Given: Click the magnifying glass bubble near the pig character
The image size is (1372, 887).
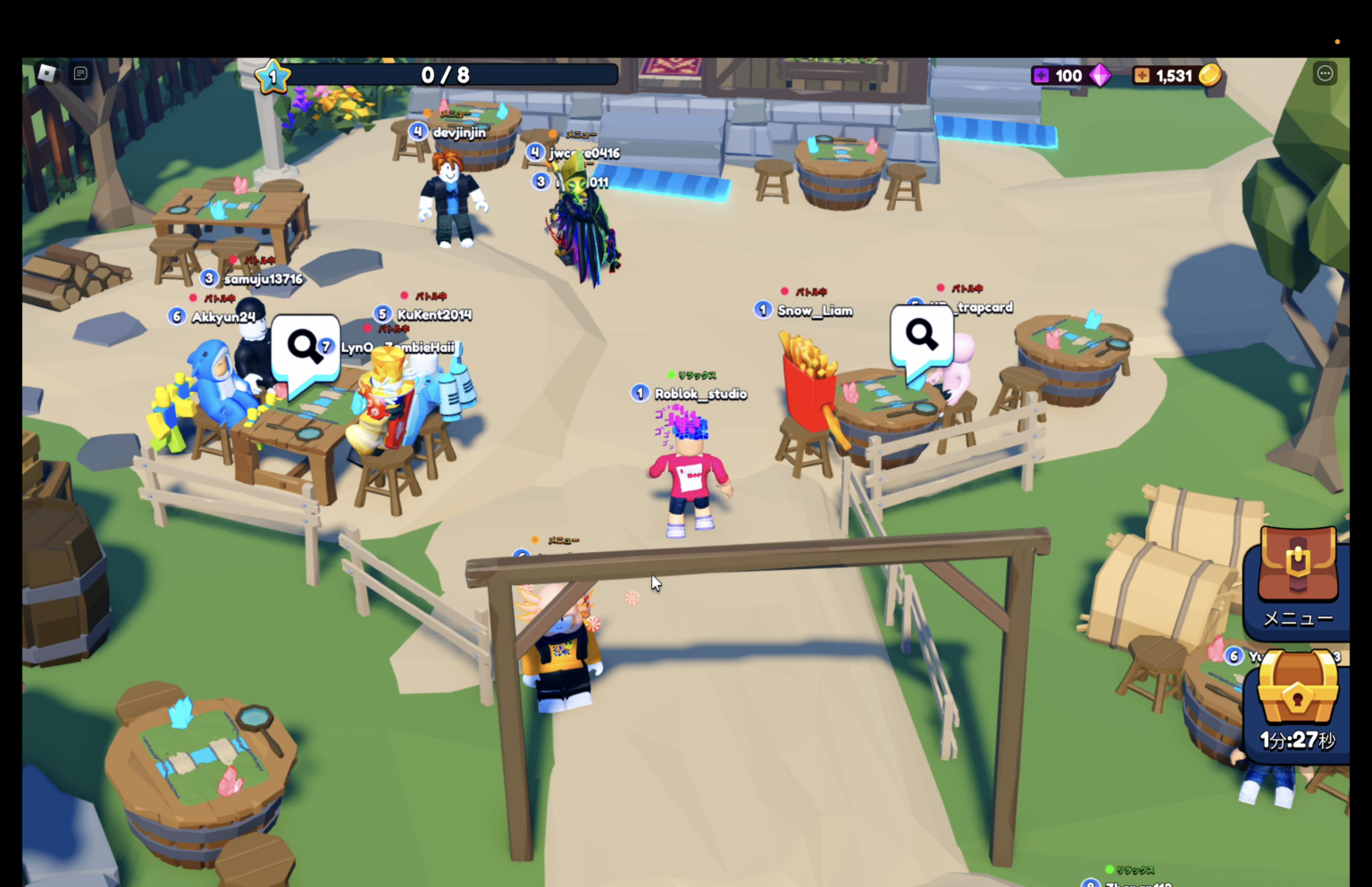Looking at the screenshot, I should tap(920, 335).
